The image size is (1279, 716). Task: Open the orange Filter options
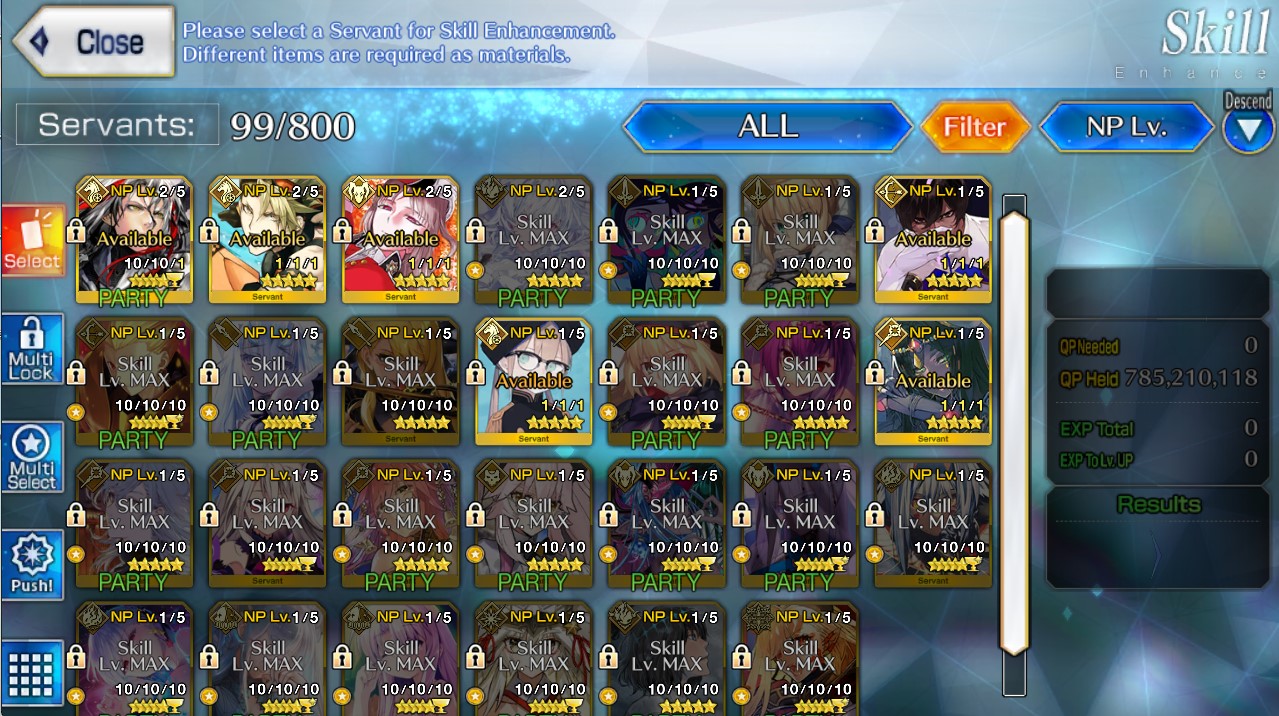974,127
